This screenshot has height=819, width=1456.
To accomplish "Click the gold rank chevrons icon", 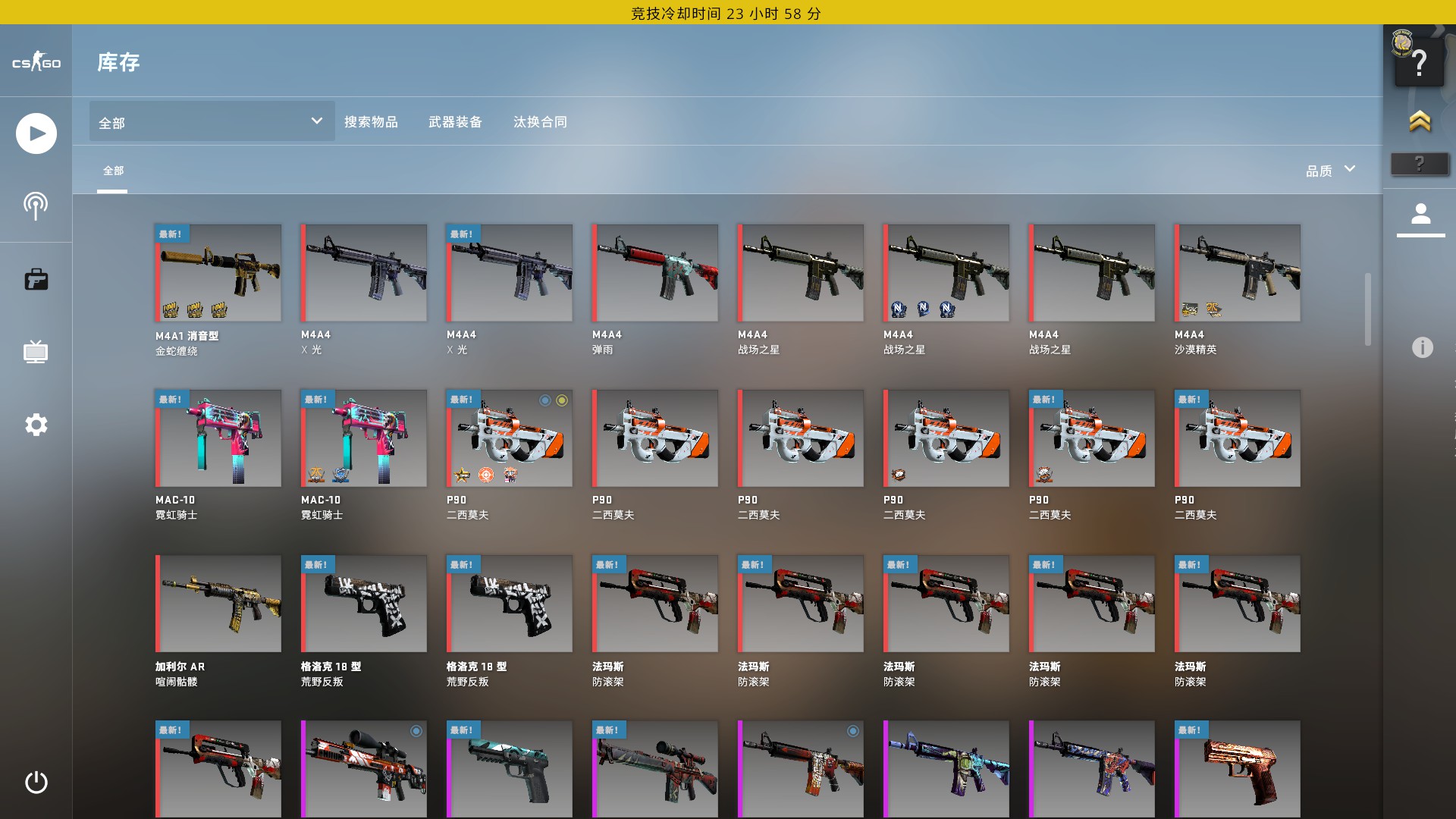I will tap(1420, 121).
